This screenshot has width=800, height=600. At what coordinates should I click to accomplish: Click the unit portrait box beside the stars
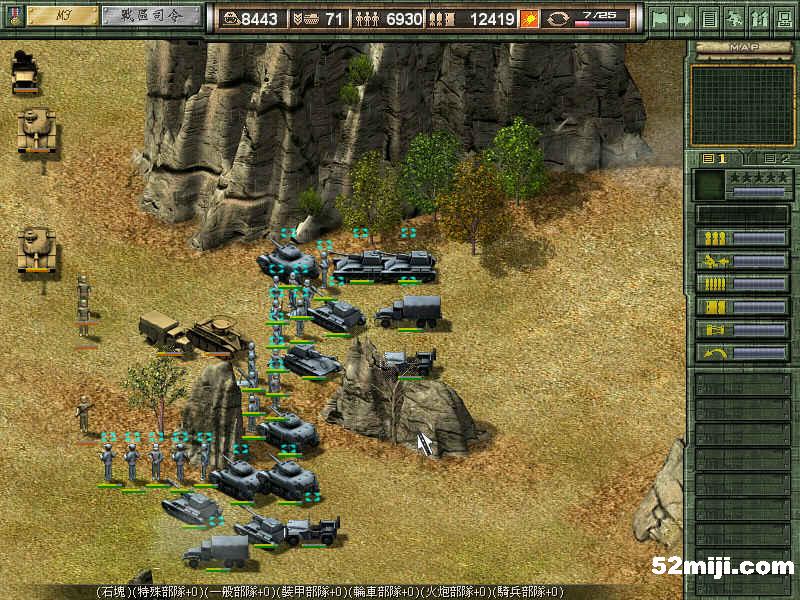point(708,184)
